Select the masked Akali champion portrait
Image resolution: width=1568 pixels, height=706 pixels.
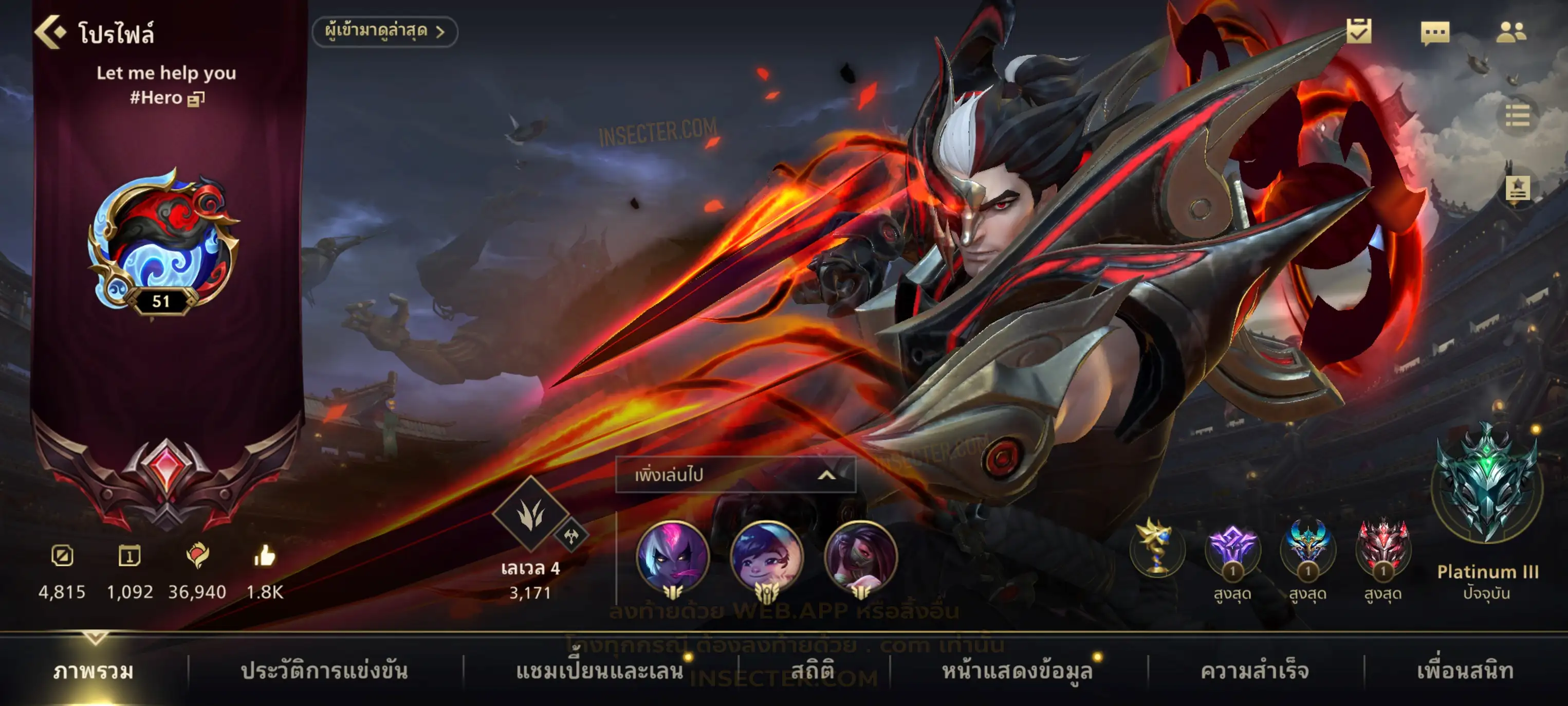tap(860, 557)
